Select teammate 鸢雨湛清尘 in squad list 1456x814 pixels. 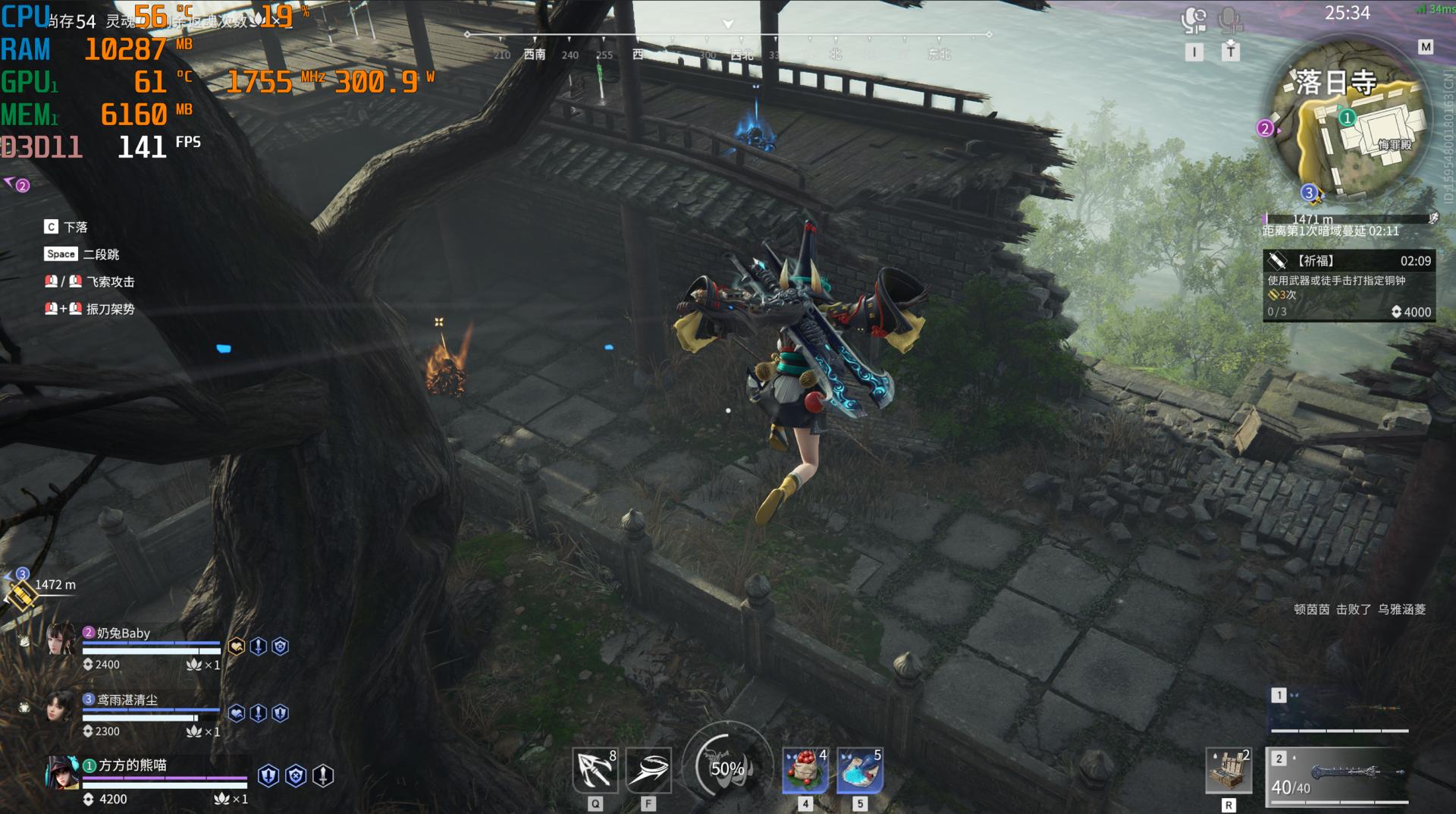pos(127,700)
